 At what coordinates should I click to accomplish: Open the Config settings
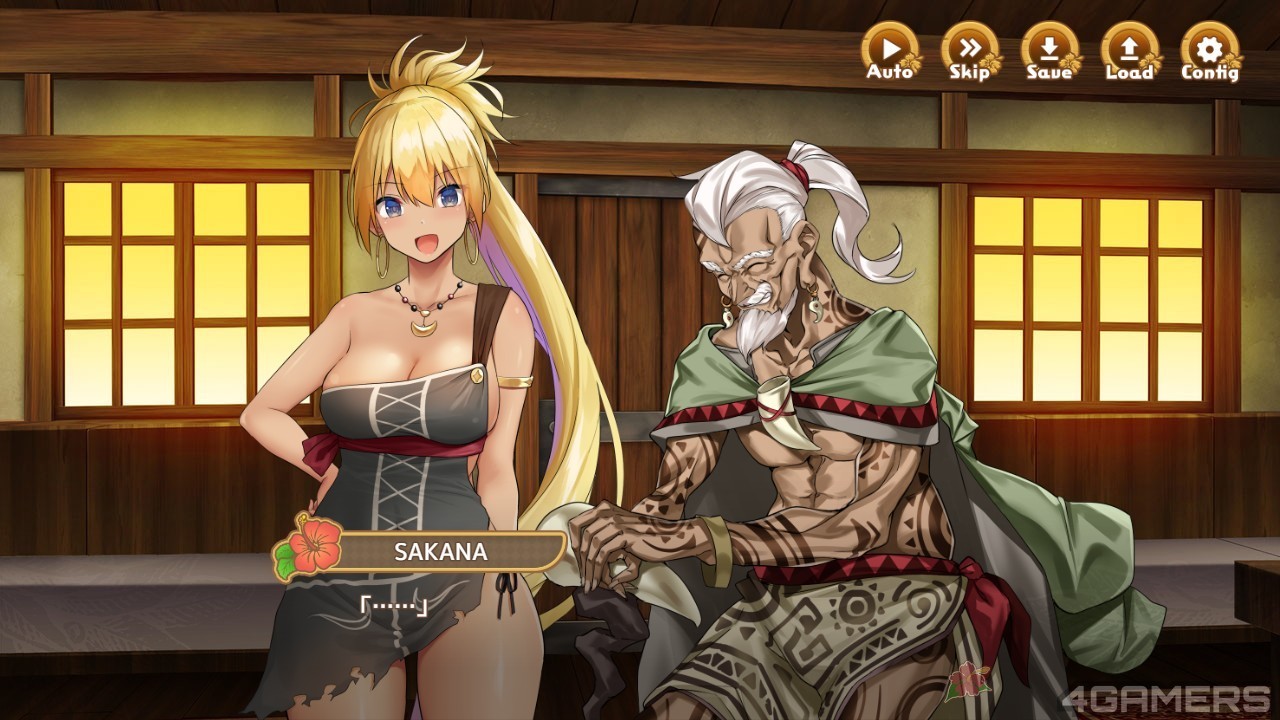(x=1209, y=52)
